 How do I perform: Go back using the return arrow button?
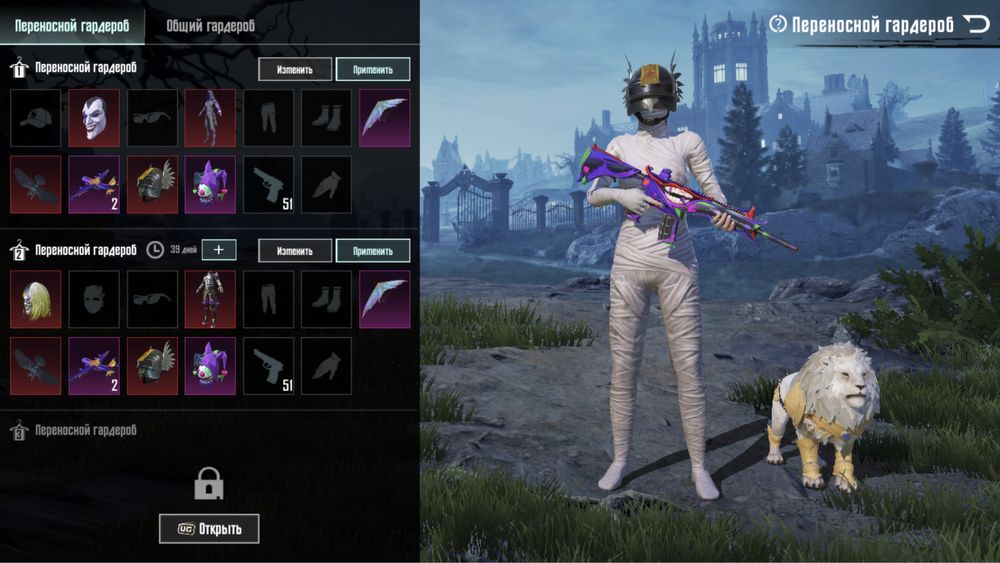(x=975, y=24)
